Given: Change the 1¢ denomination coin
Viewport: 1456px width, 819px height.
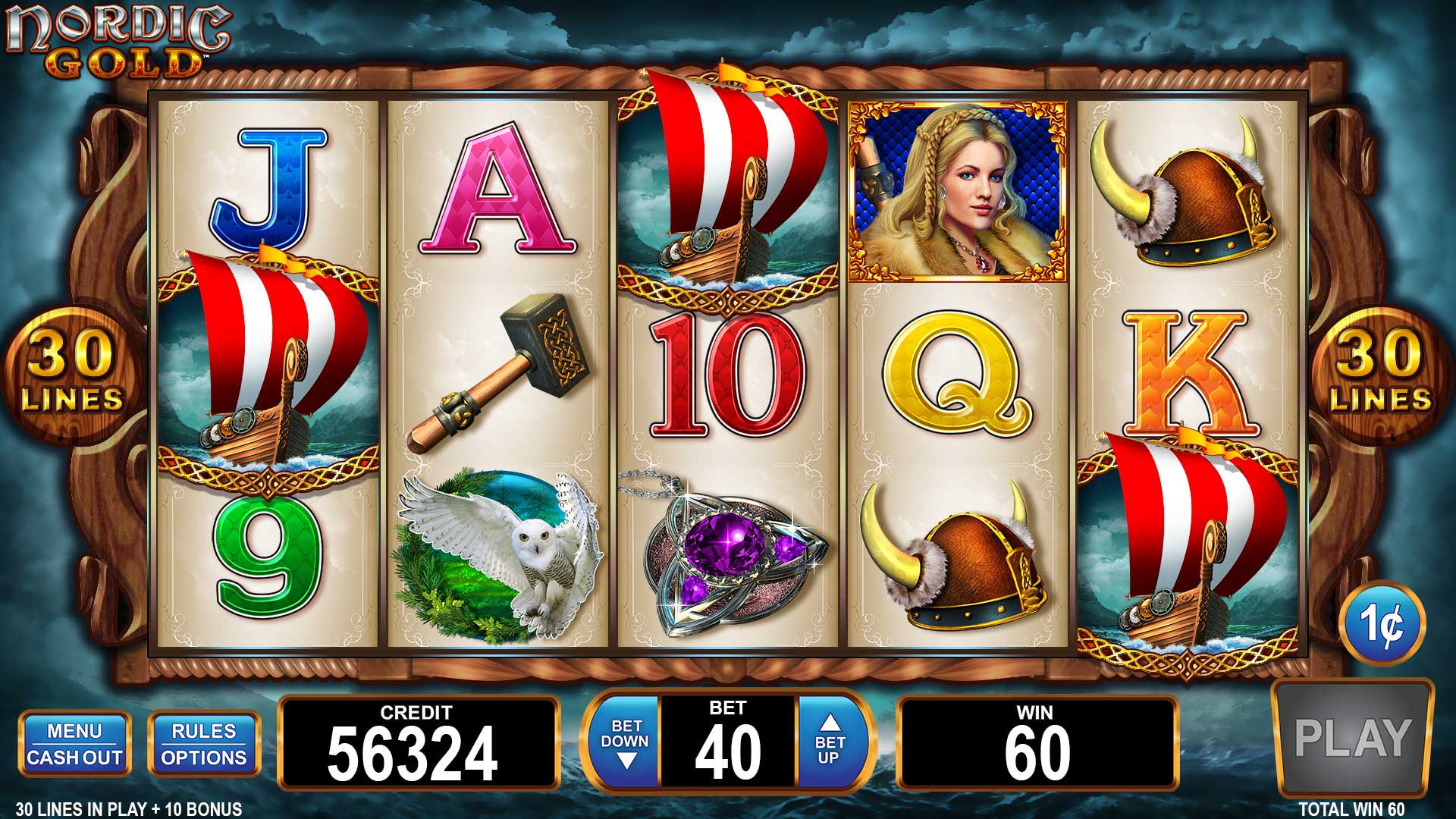Looking at the screenshot, I should [x=1382, y=624].
